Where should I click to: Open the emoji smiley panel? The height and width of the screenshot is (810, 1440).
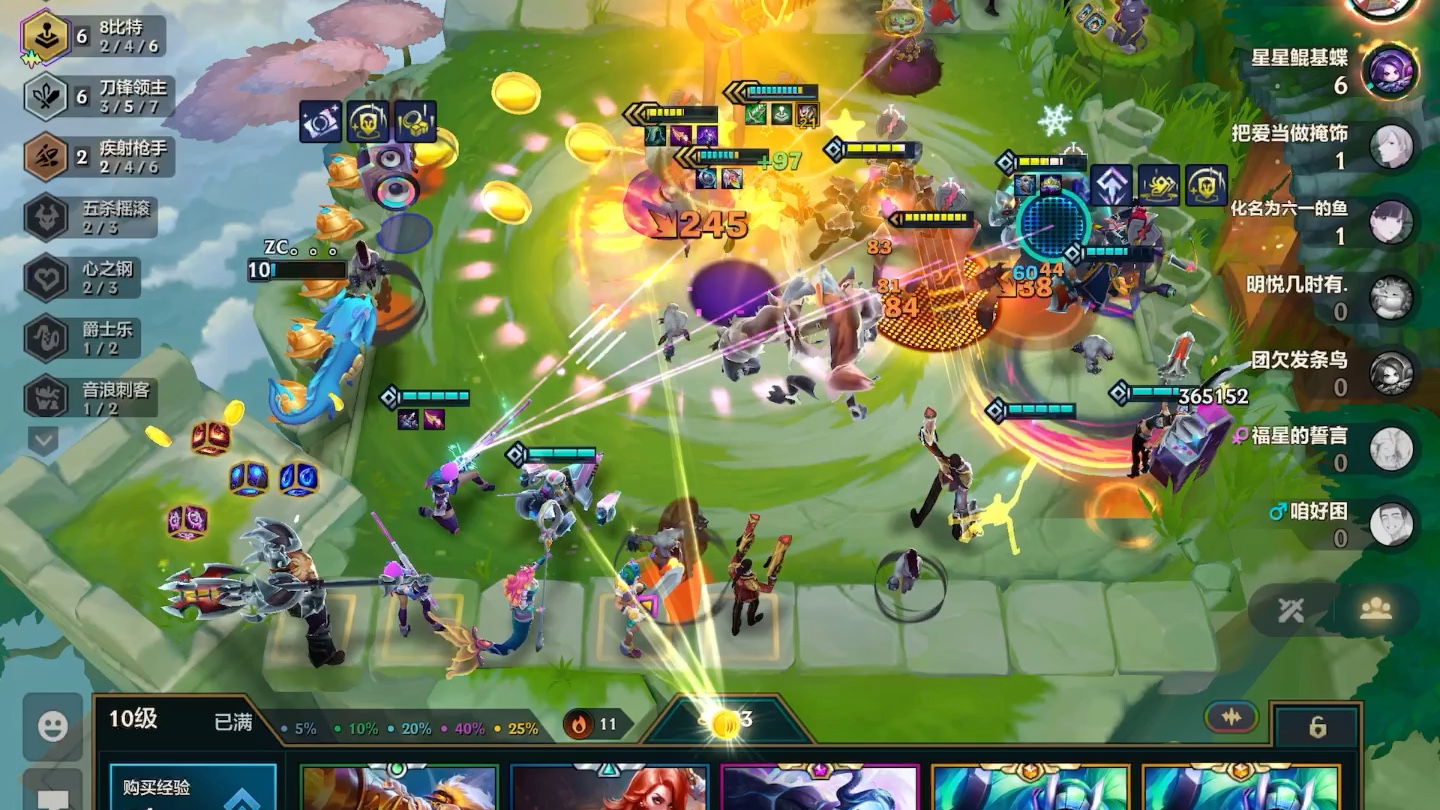pos(52,726)
